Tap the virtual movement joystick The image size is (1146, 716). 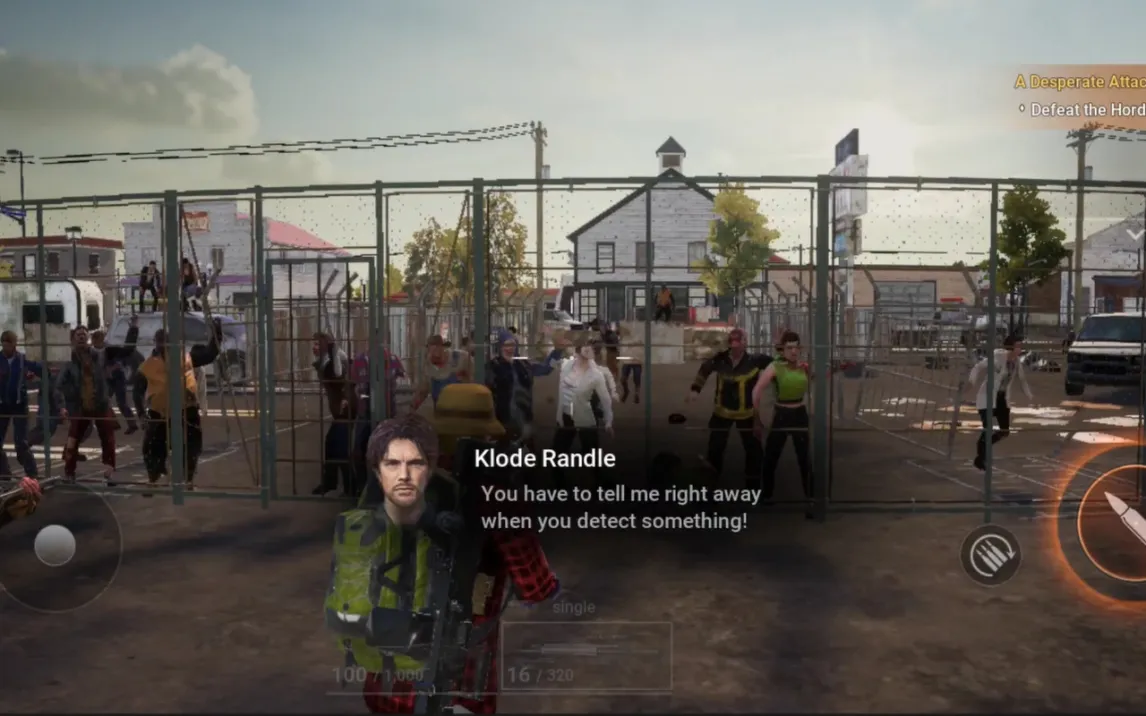55,546
